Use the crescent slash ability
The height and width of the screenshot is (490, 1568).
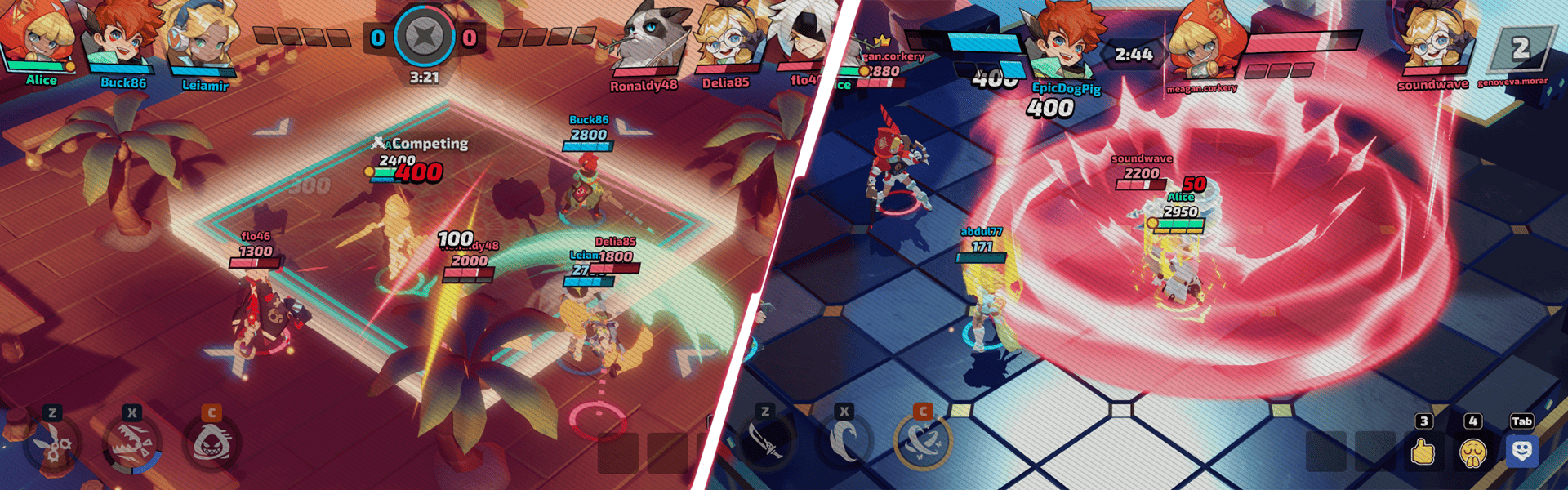pos(844,442)
